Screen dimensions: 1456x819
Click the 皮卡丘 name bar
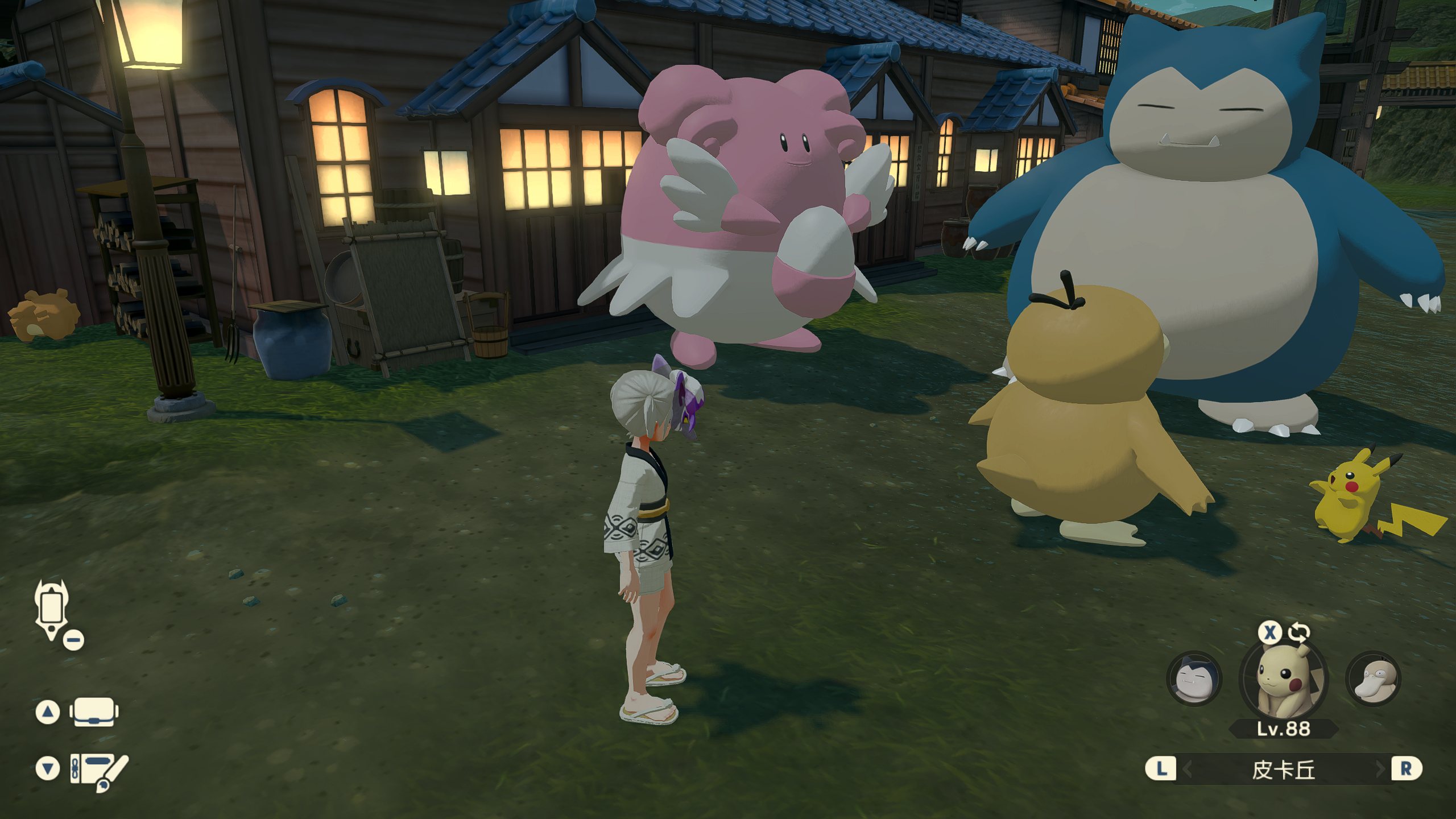coord(1283,770)
